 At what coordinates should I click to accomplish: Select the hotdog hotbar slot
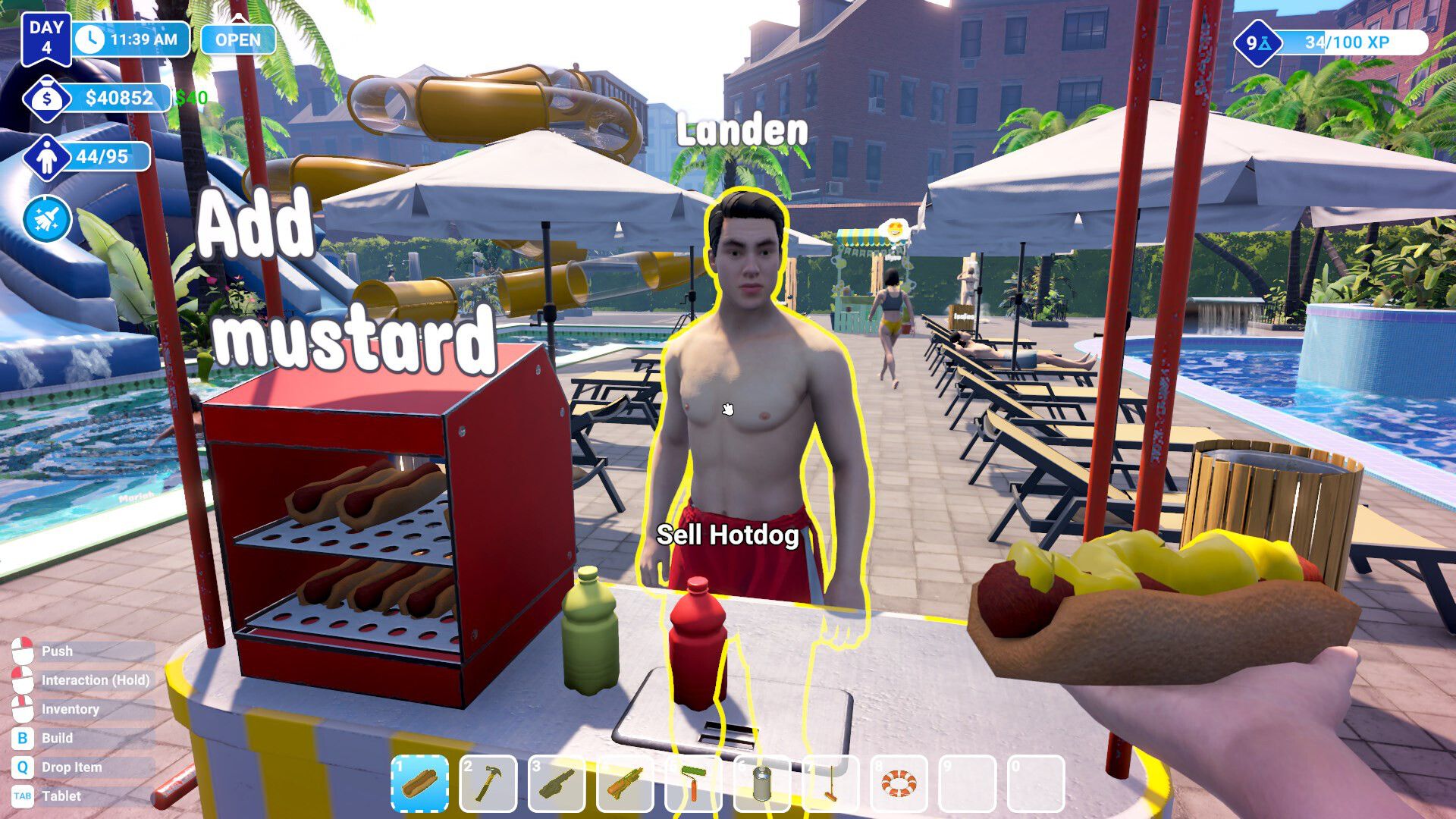[420, 783]
